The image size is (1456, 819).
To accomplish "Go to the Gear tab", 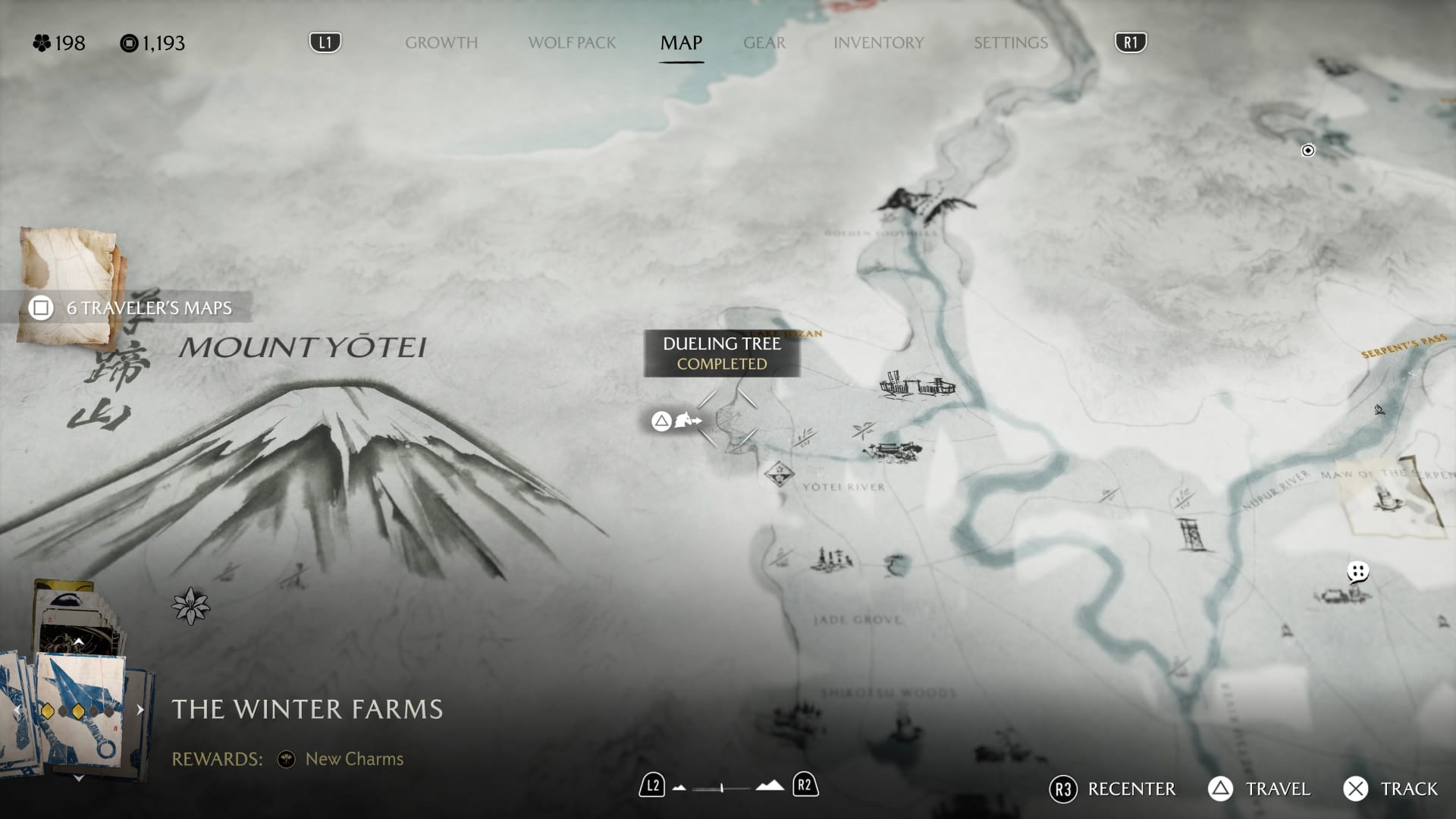I will pos(764,43).
